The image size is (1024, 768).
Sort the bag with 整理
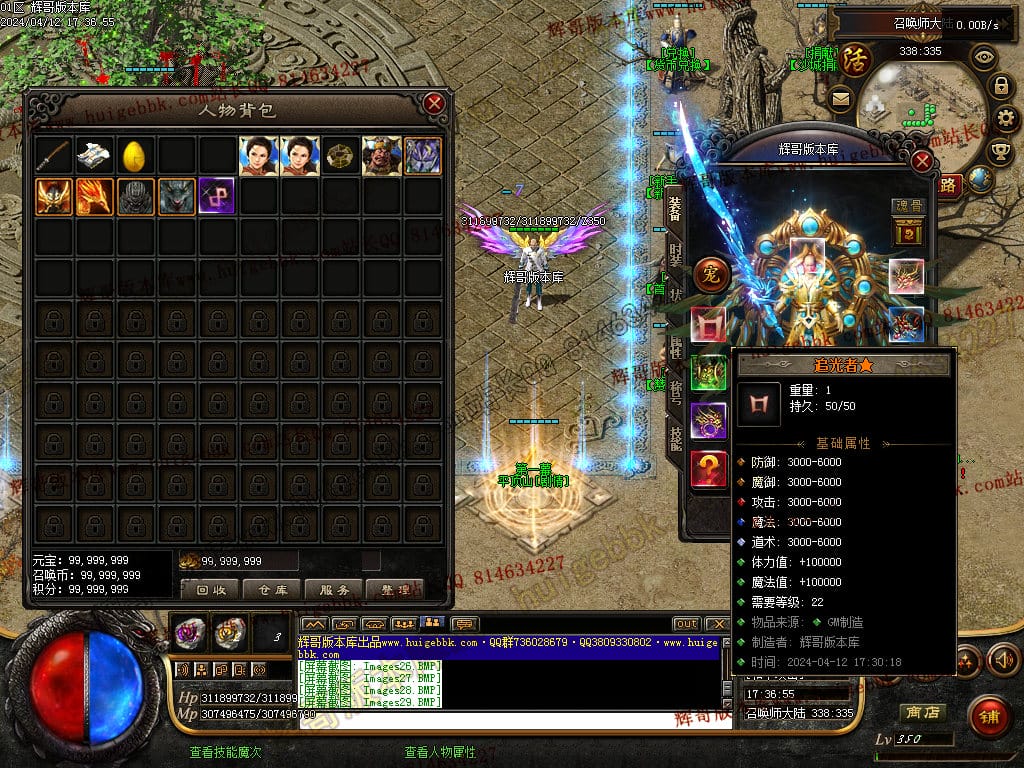(396, 589)
